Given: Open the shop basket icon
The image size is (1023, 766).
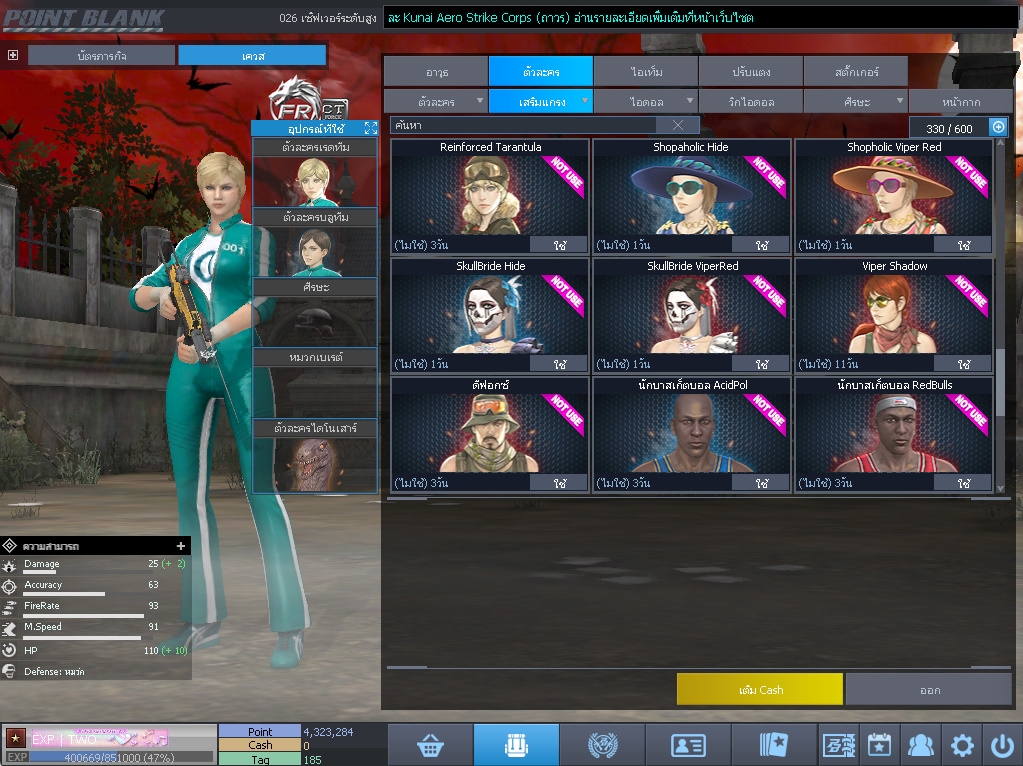Looking at the screenshot, I should (430, 745).
